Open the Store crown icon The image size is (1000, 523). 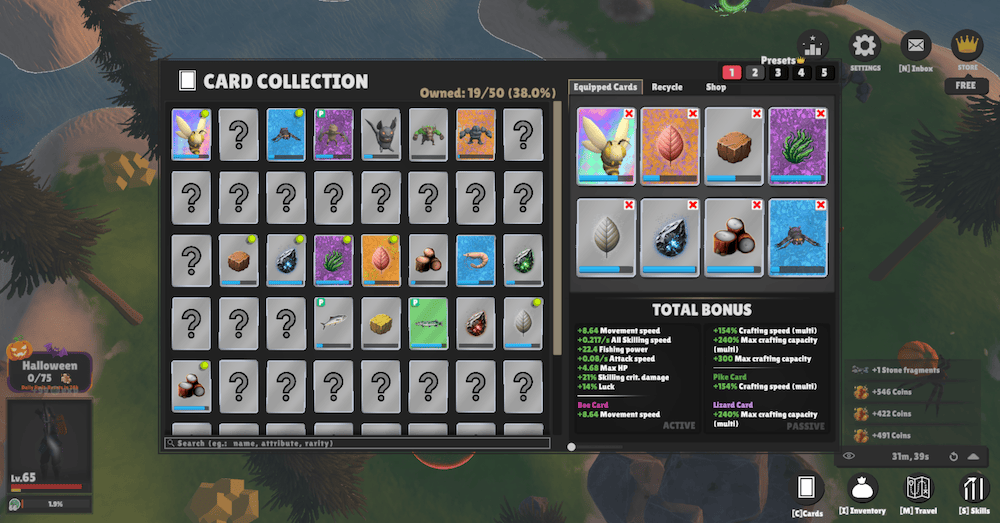point(967,45)
